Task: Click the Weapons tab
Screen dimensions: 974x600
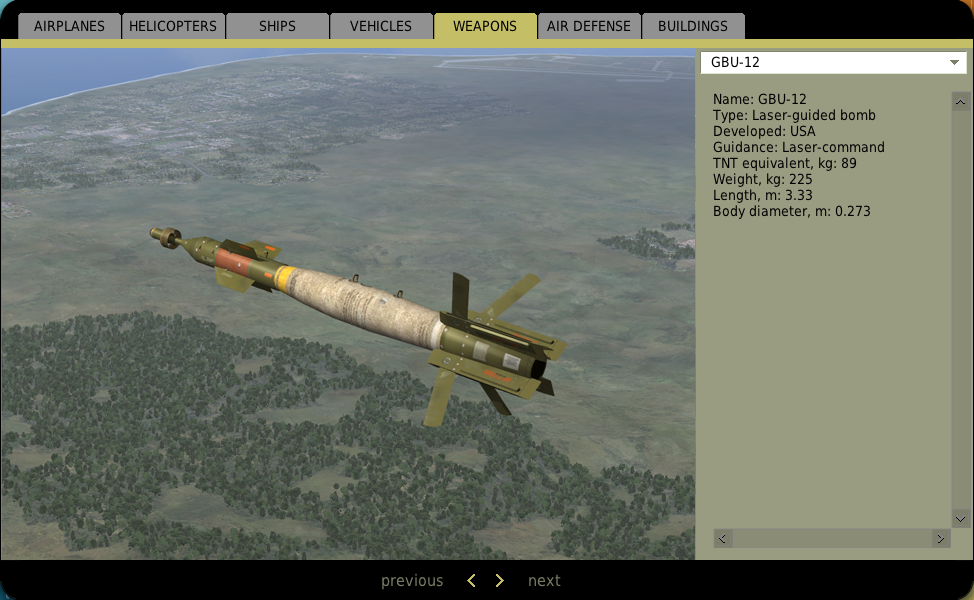Action: click(485, 26)
